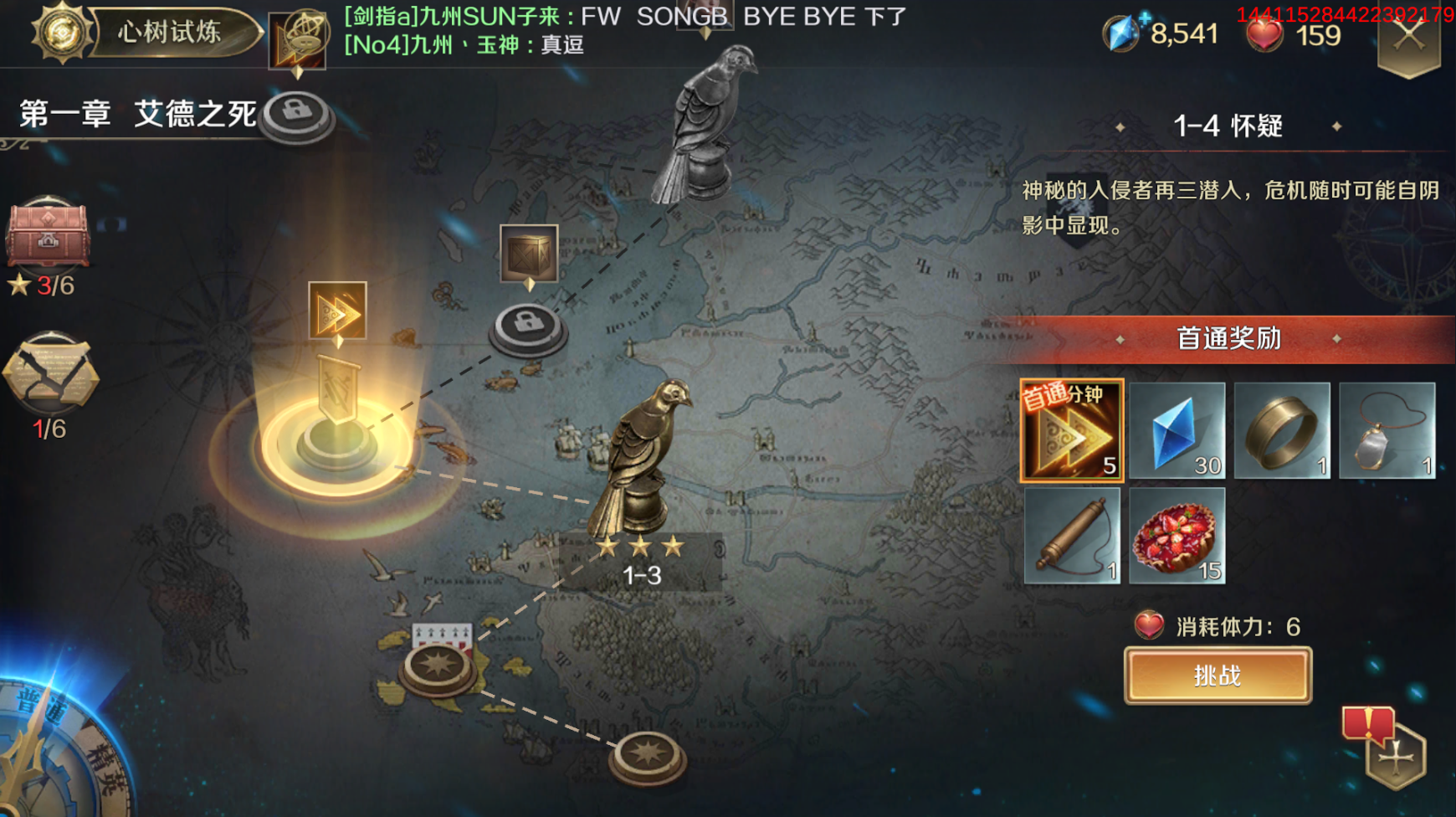Inspect the blue crystal reward
The width and height of the screenshot is (1456, 817).
pyautogui.click(x=1177, y=430)
